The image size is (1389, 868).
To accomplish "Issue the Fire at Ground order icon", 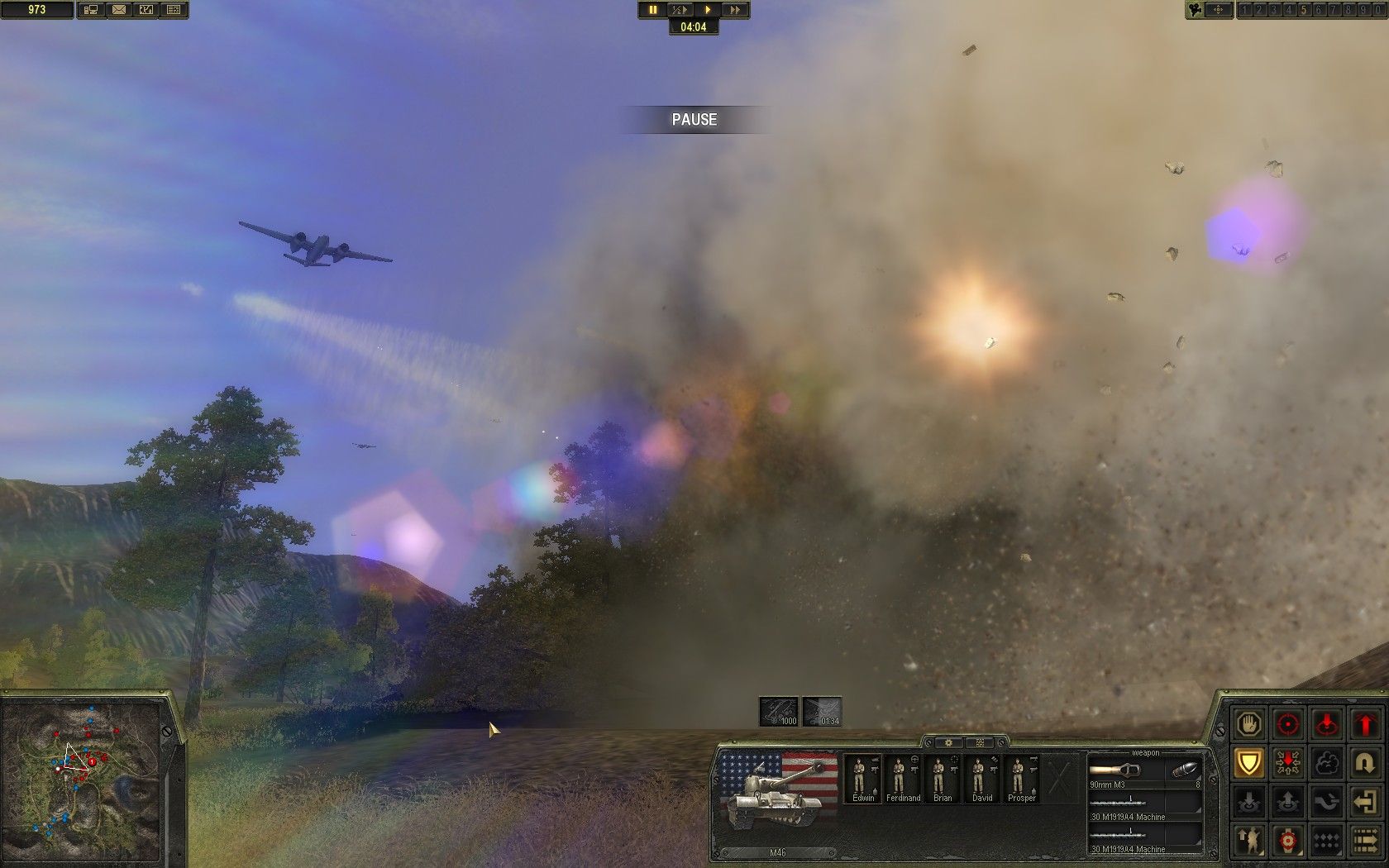I will [1326, 725].
